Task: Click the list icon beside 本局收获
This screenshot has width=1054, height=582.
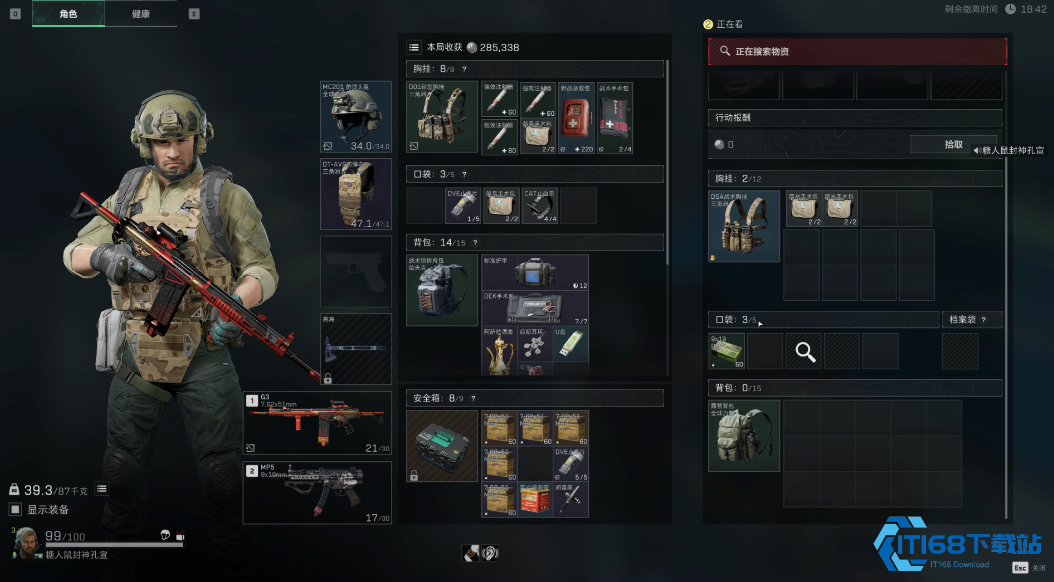Action: pyautogui.click(x=414, y=47)
